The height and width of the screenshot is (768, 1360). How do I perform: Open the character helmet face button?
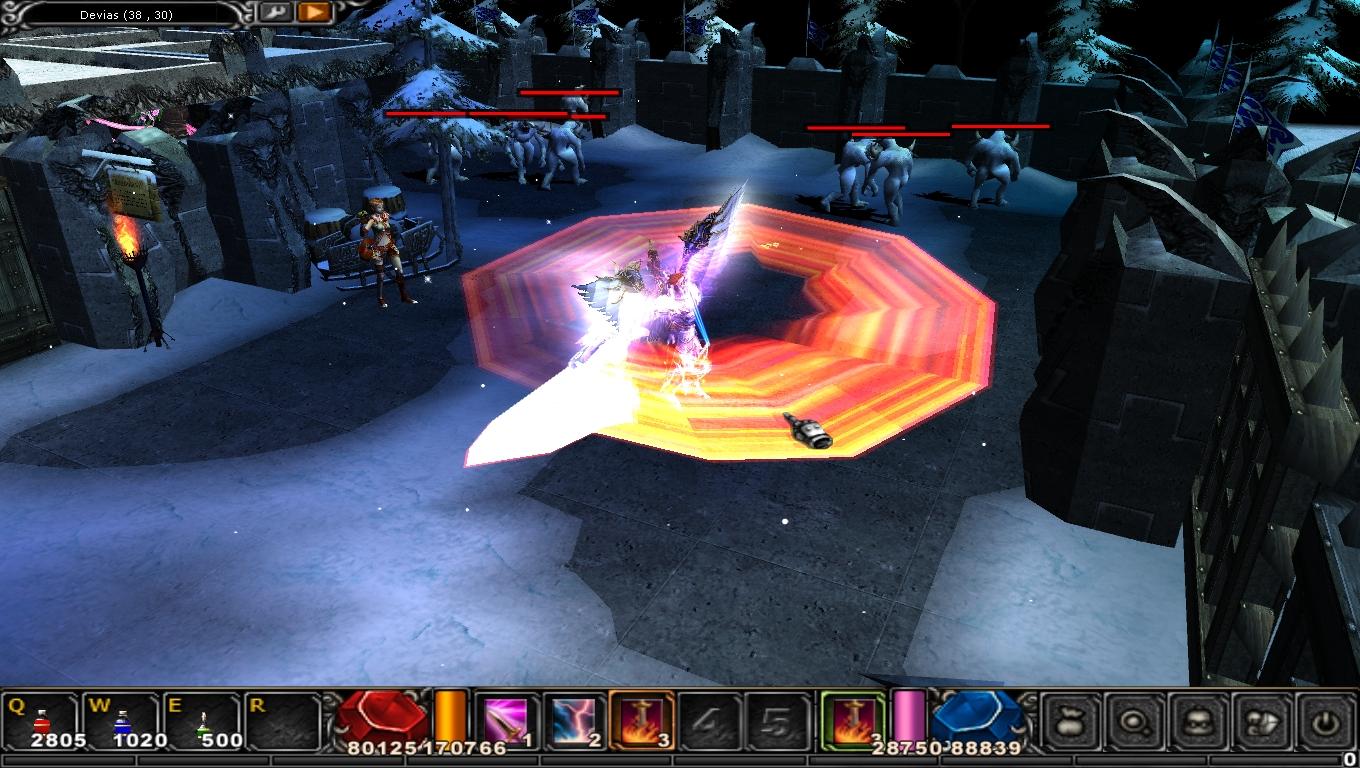(1198, 720)
